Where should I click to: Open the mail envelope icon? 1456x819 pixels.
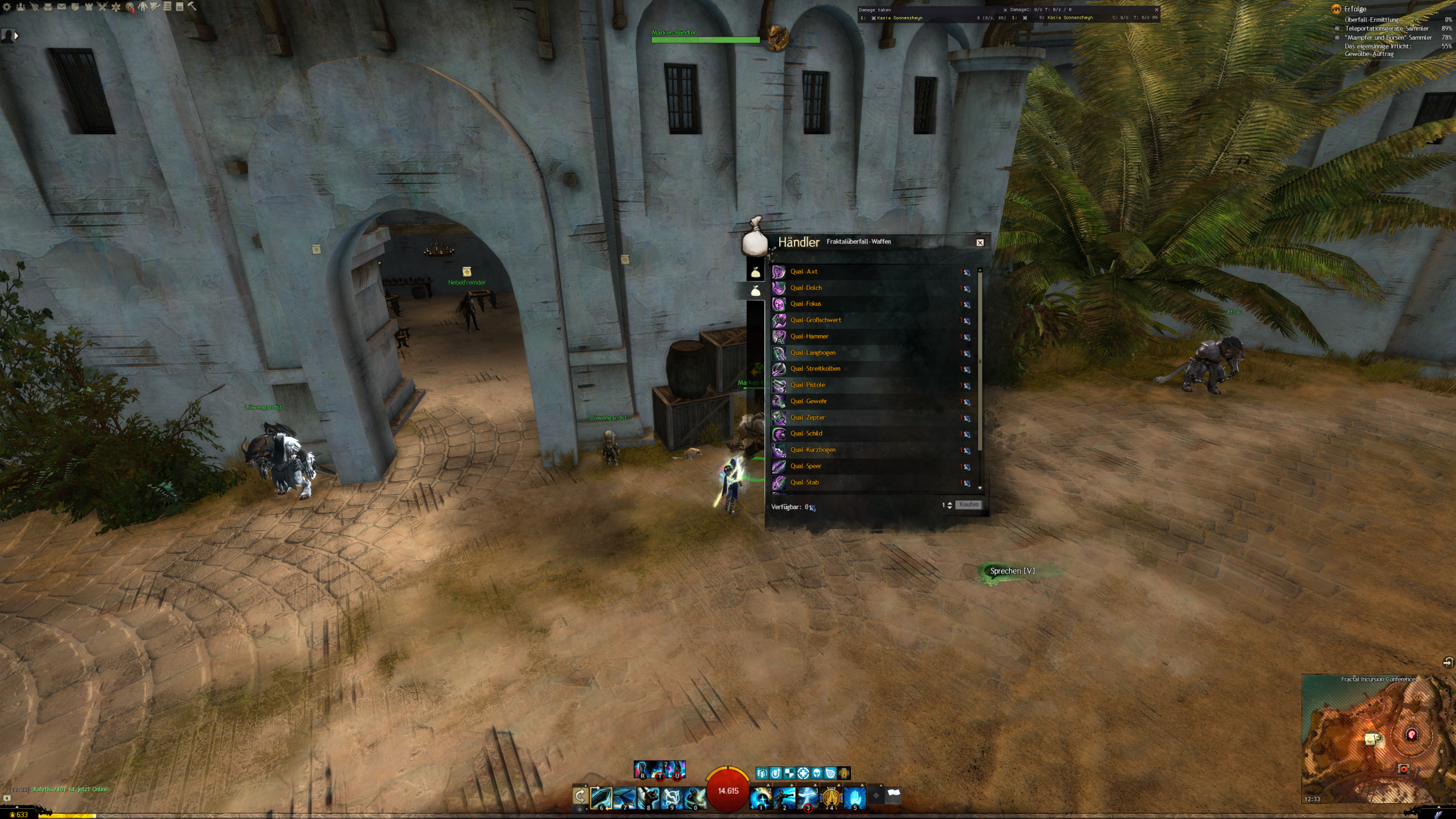click(x=61, y=7)
